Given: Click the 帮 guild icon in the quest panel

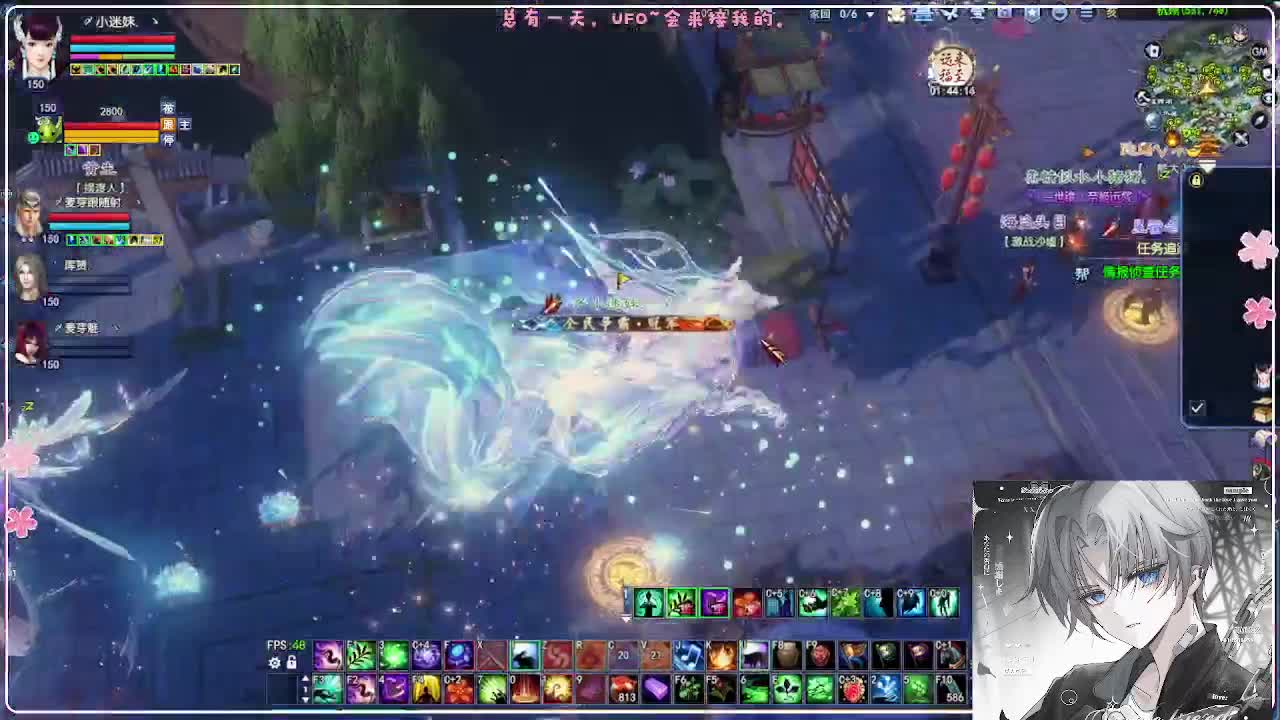Looking at the screenshot, I should (x=1081, y=271).
